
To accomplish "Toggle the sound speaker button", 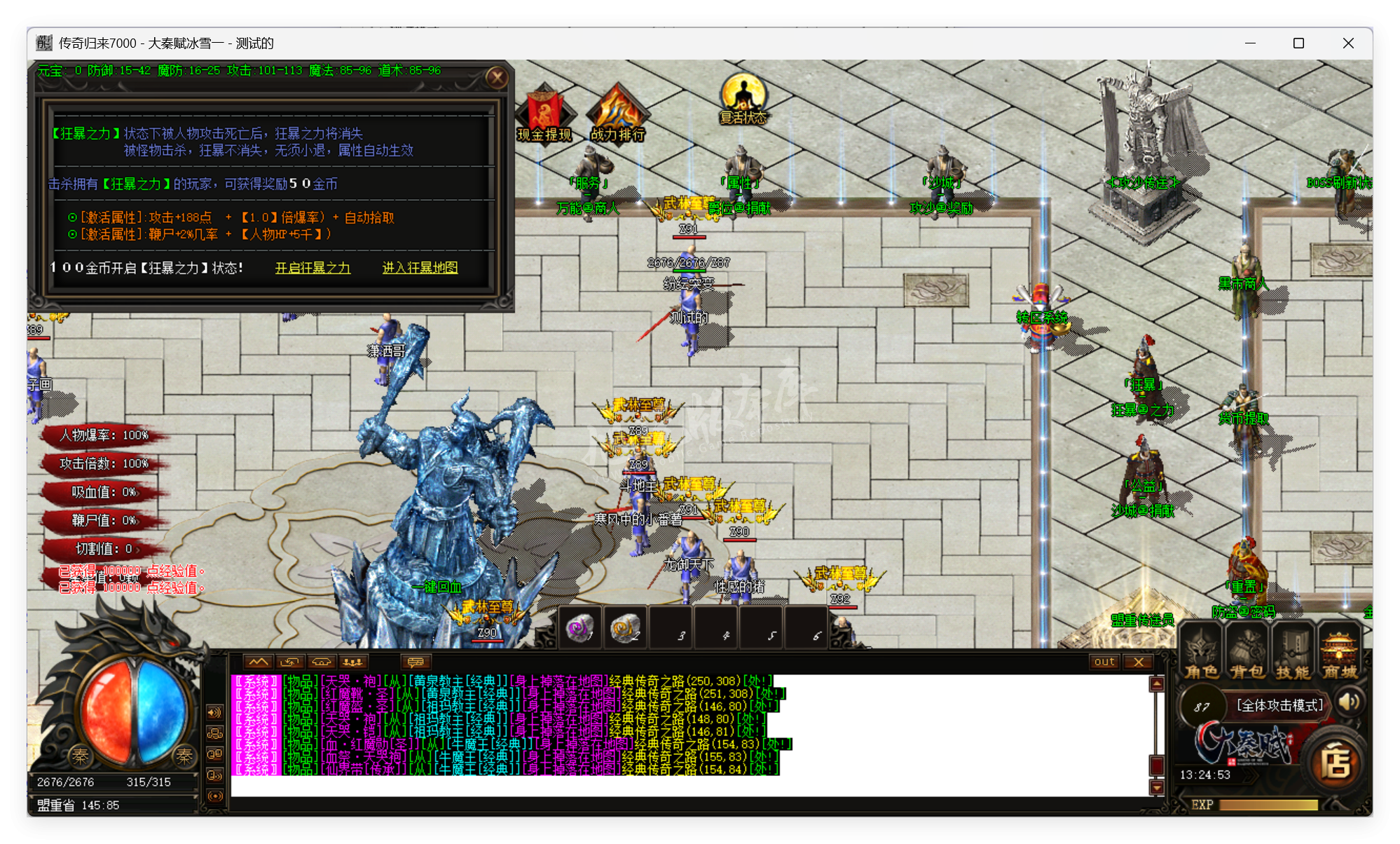I will (x=1349, y=702).
